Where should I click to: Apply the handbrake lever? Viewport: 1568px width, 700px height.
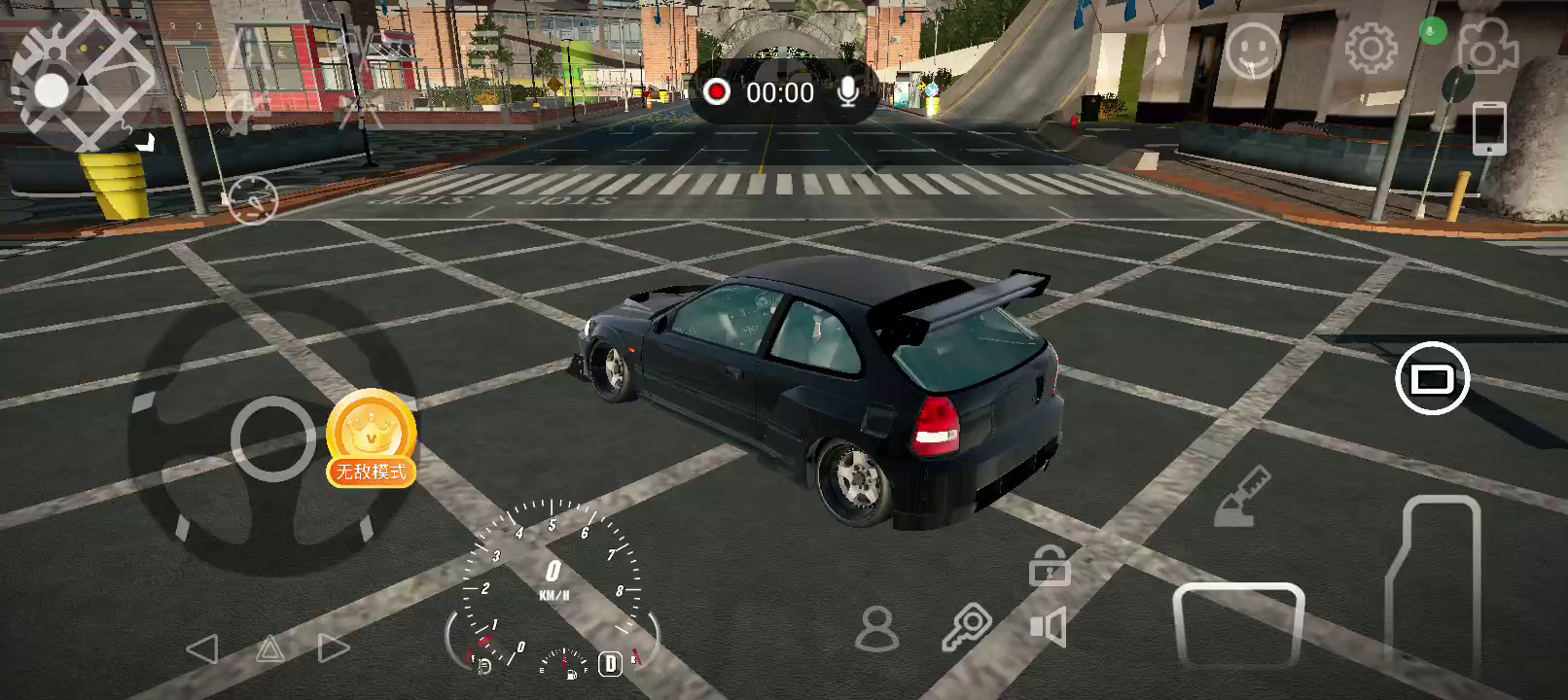[x=1243, y=497]
